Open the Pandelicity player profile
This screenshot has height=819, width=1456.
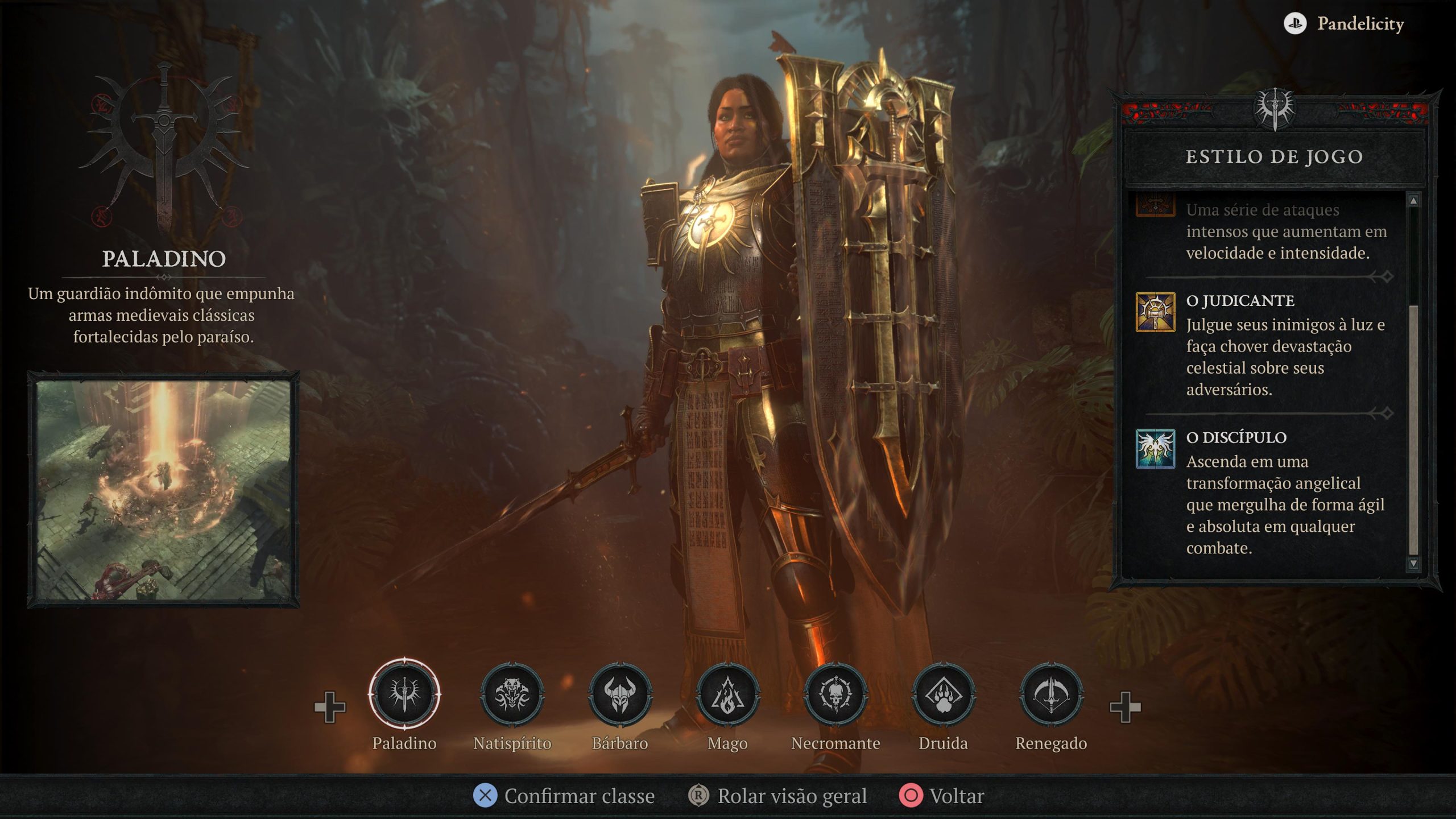click(x=1345, y=24)
